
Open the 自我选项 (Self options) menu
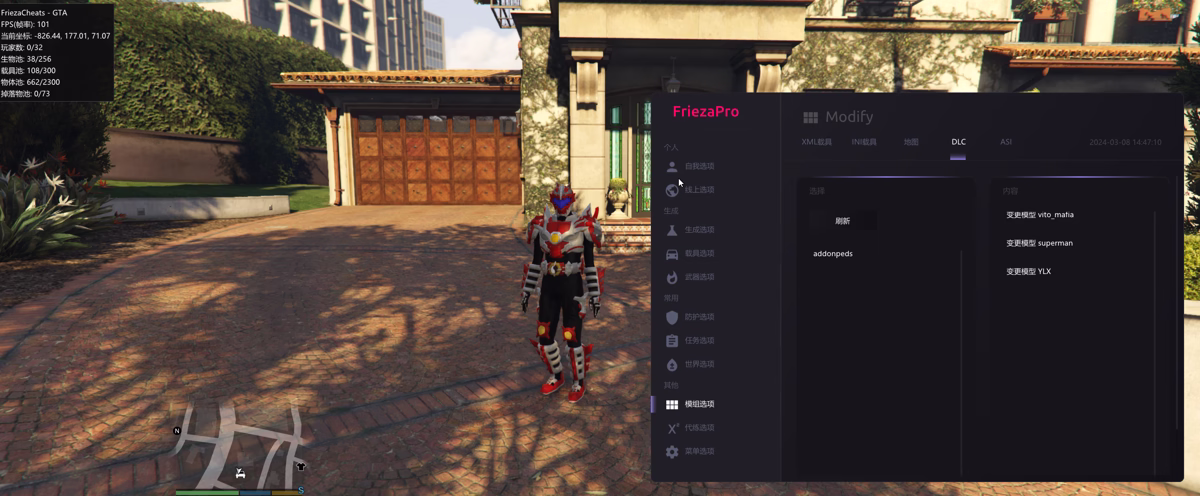699,166
